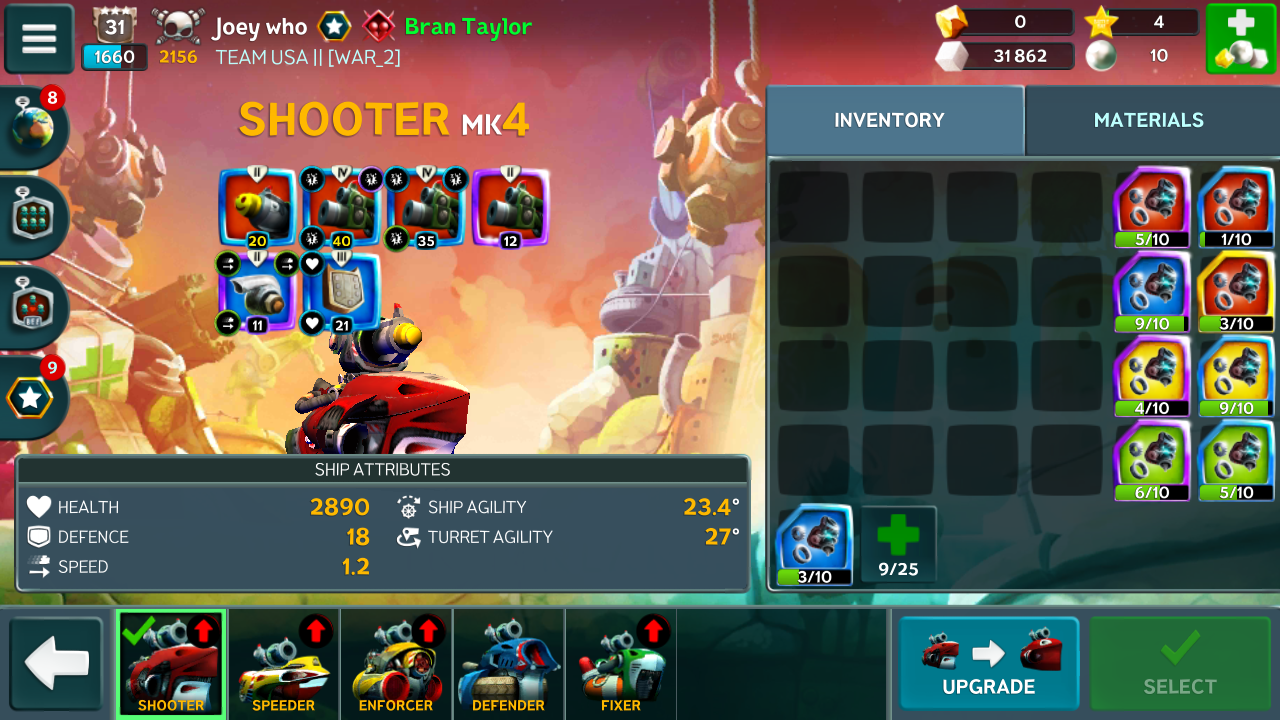The image size is (1280, 720).
Task: Switch to the Materials tab
Action: (x=1148, y=120)
